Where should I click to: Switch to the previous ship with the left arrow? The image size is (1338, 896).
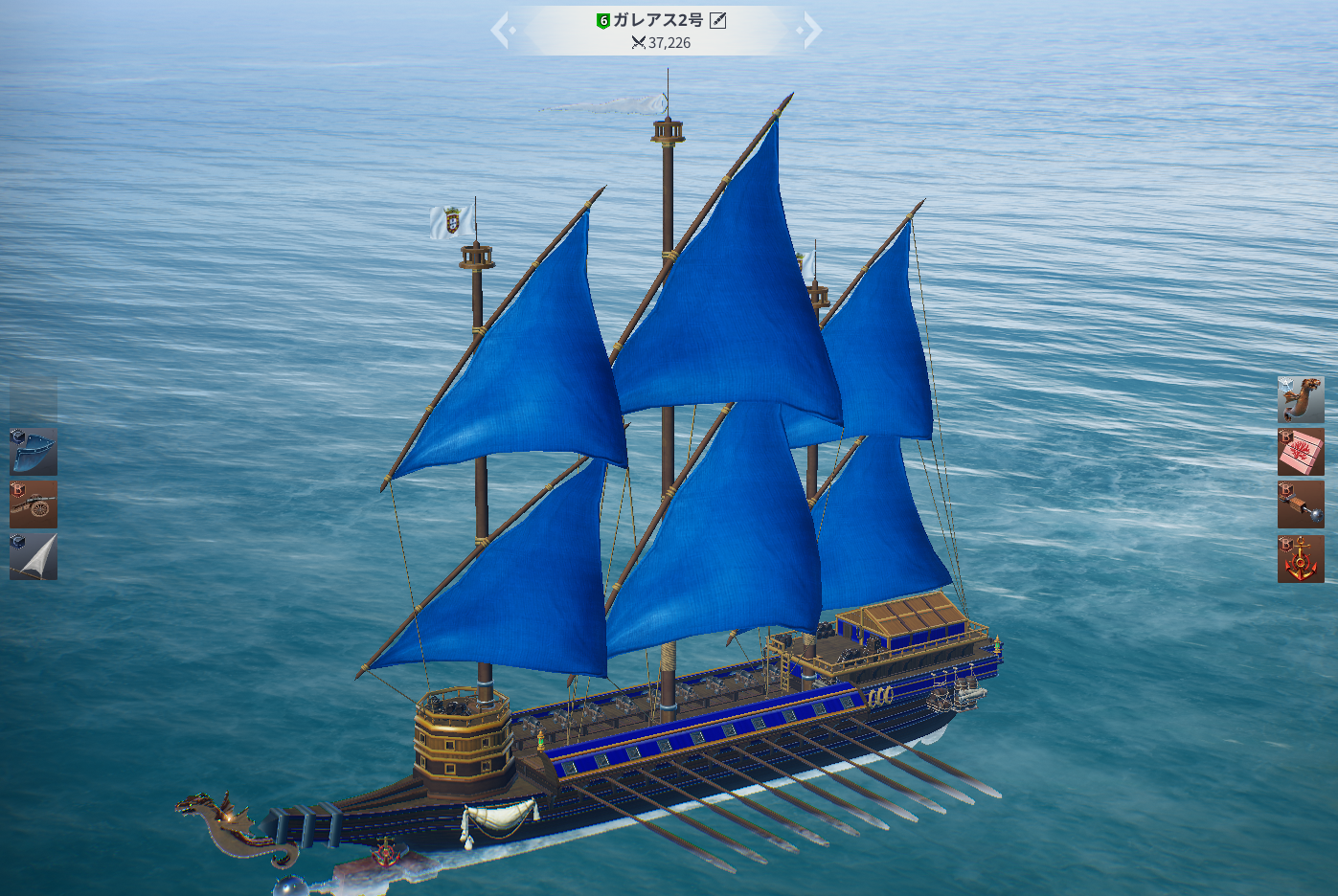click(501, 31)
